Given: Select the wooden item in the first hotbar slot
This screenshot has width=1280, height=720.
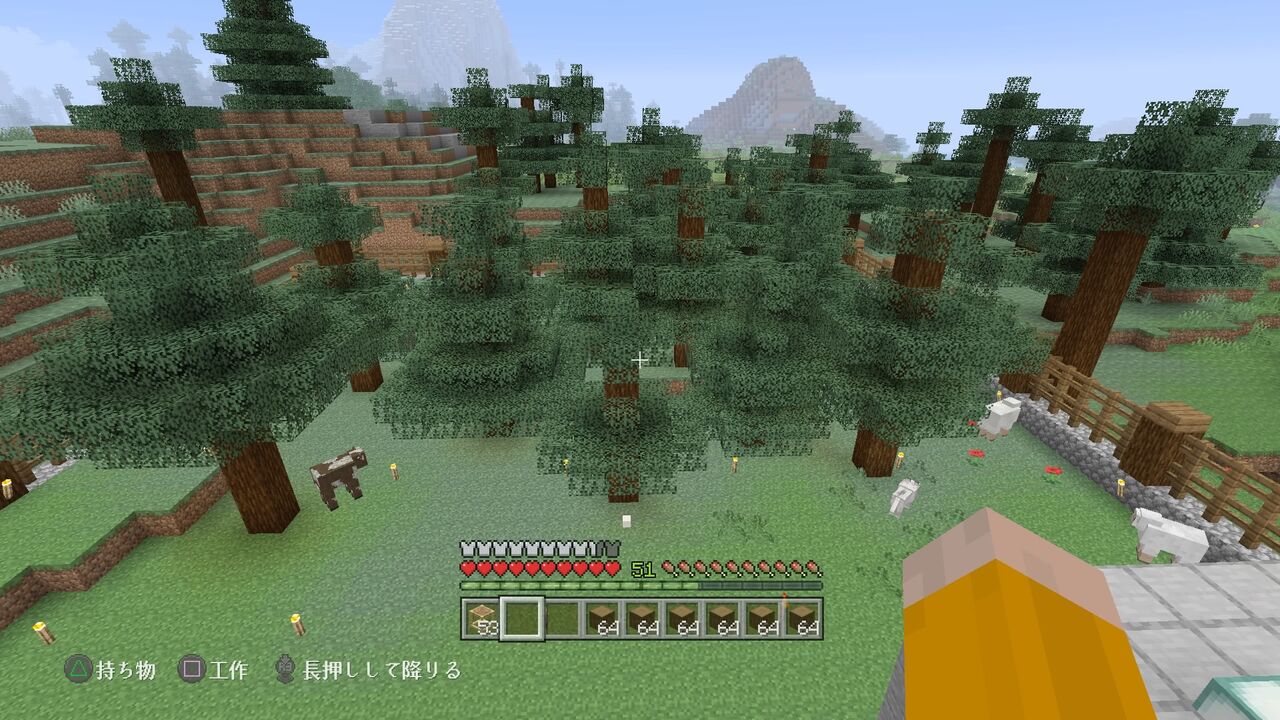Looking at the screenshot, I should pos(481,617).
